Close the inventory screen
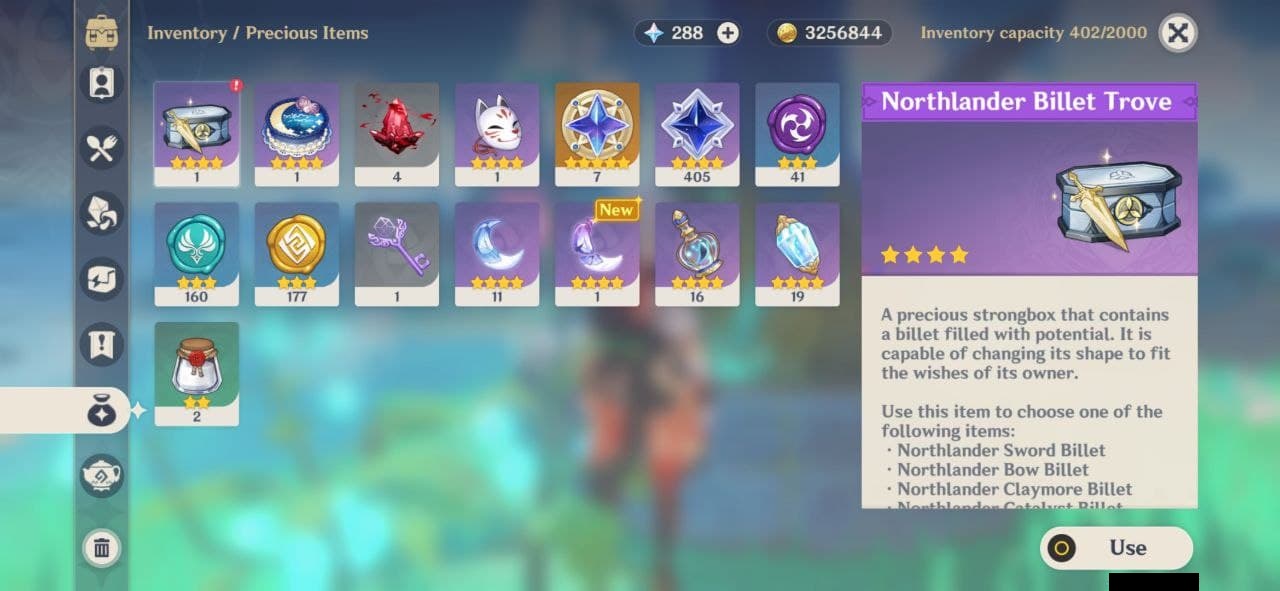Viewport: 1280px width, 591px height. click(1178, 33)
